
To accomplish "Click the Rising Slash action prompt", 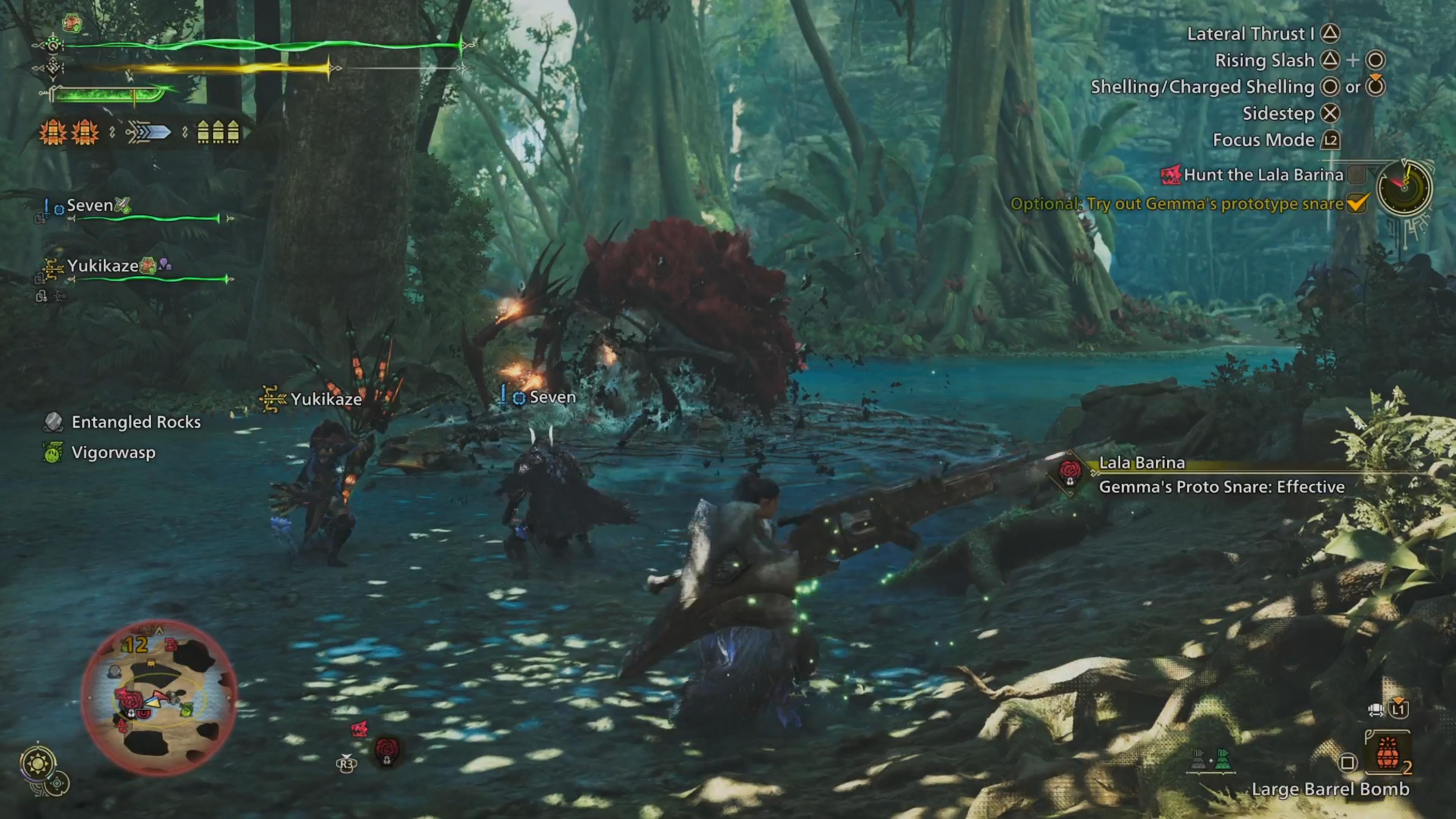I will [1265, 60].
